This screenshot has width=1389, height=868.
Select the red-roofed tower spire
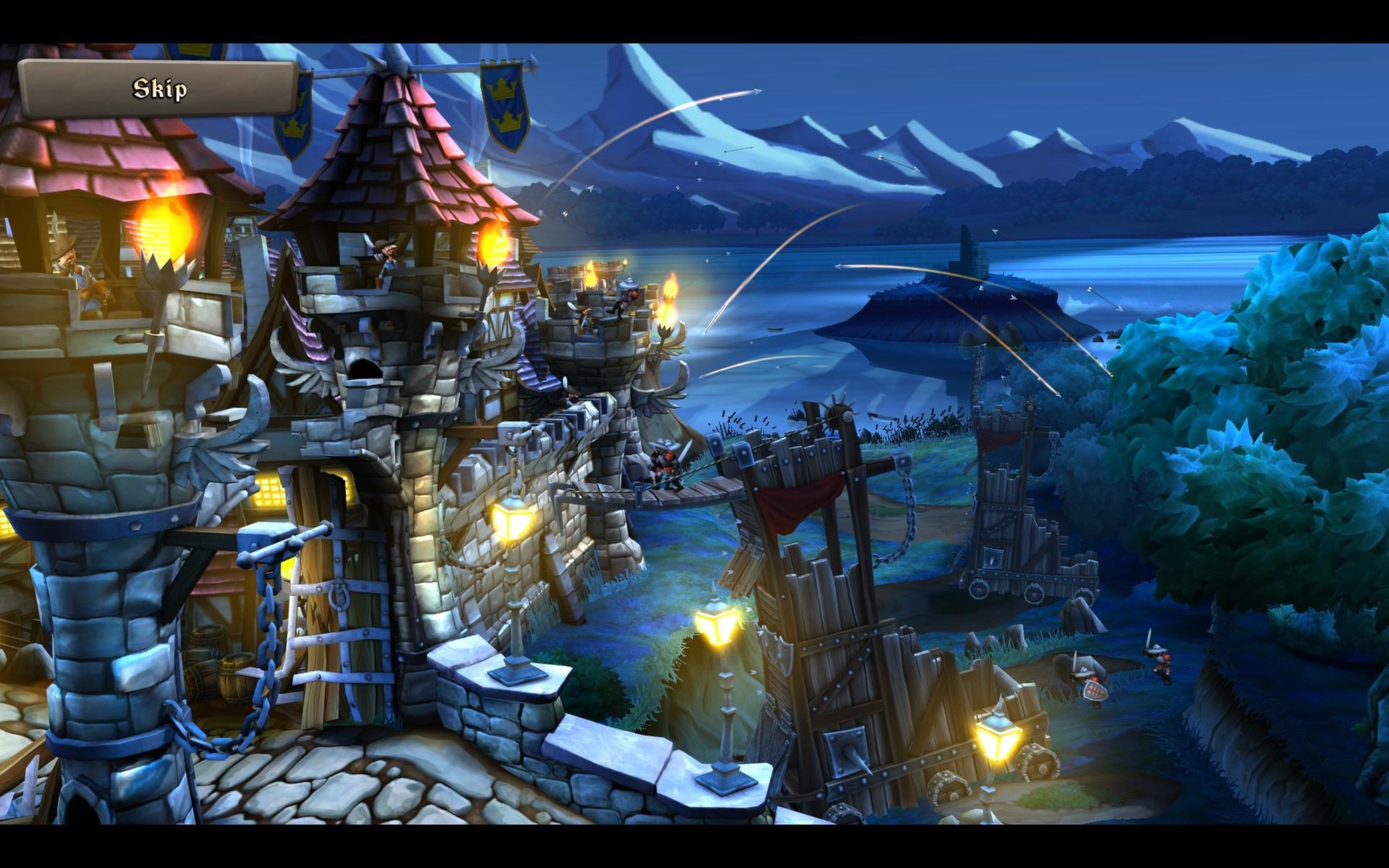(x=394, y=161)
